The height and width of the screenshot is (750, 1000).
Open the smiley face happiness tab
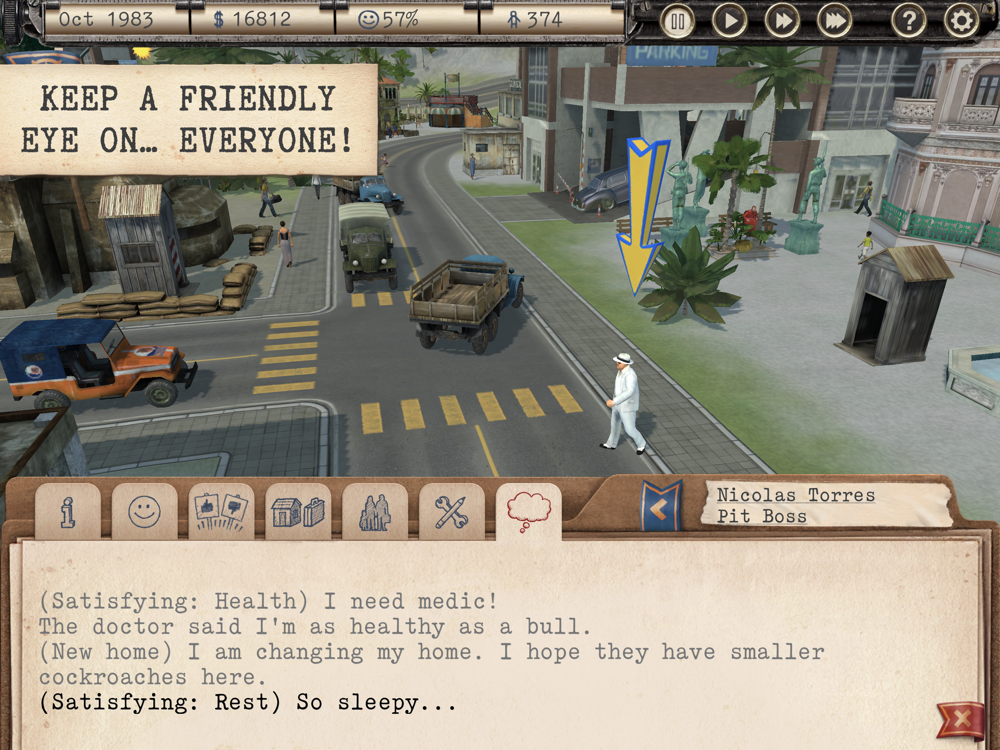144,513
